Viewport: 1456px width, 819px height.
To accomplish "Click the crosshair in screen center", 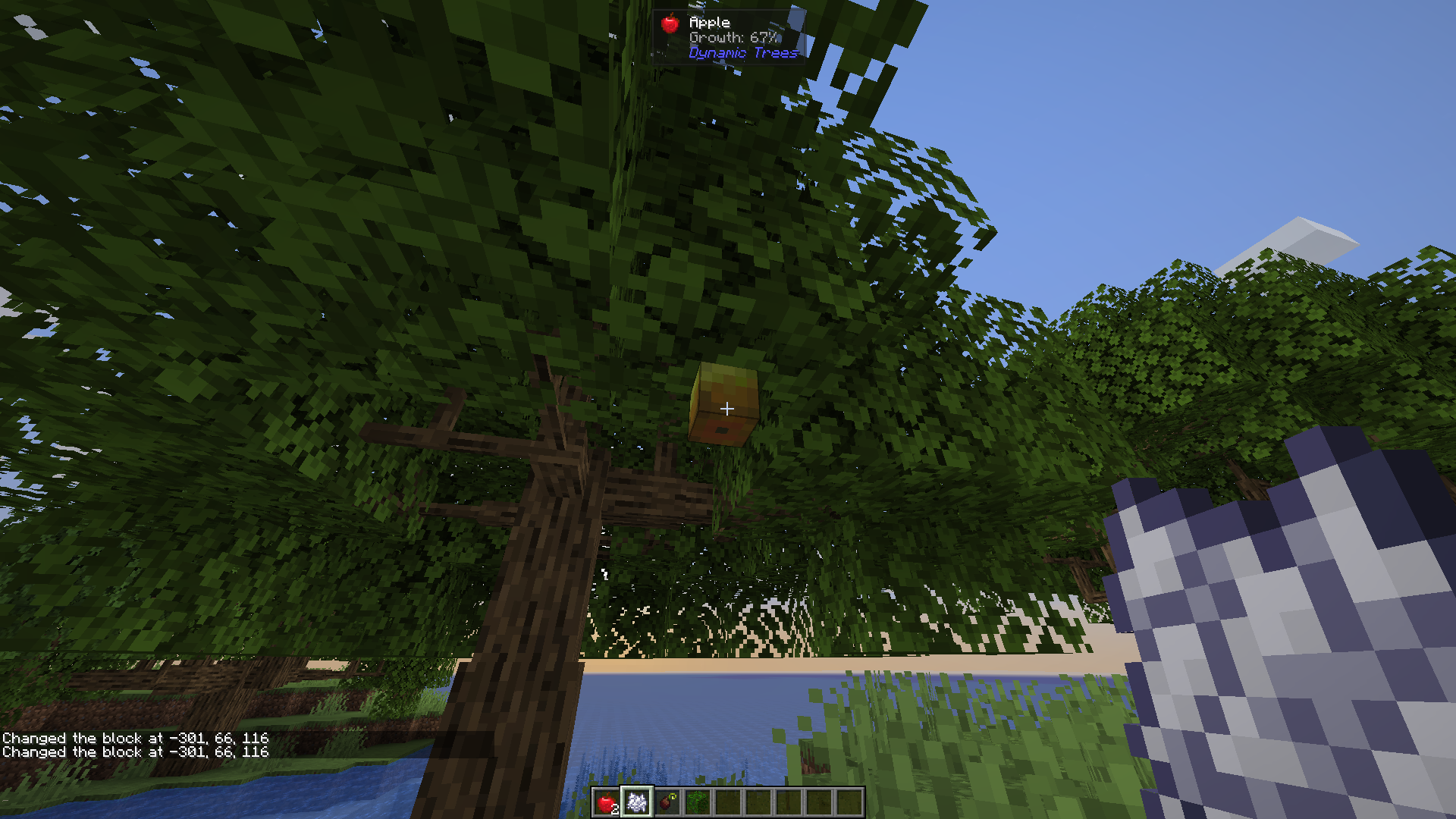I will [728, 409].
